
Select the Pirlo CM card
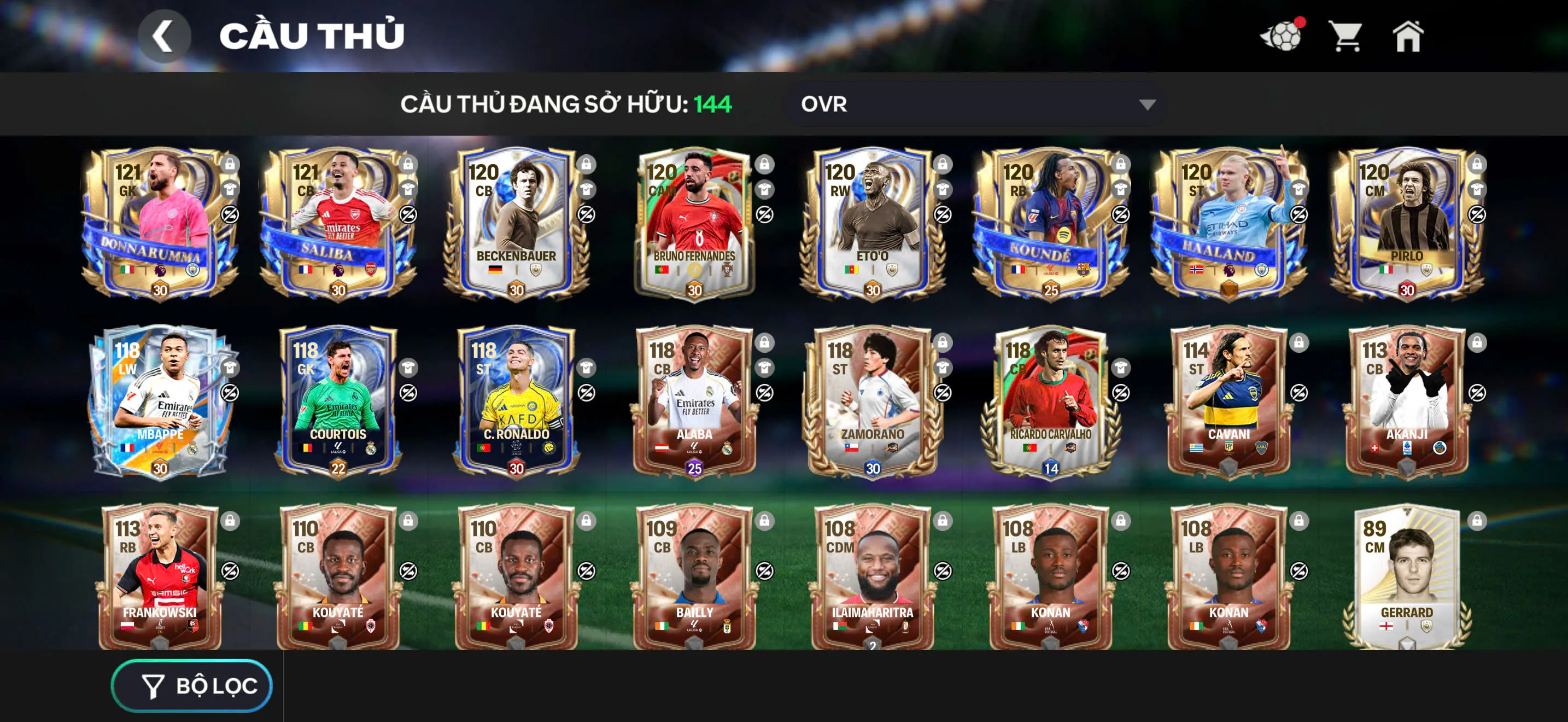[x=1407, y=223]
